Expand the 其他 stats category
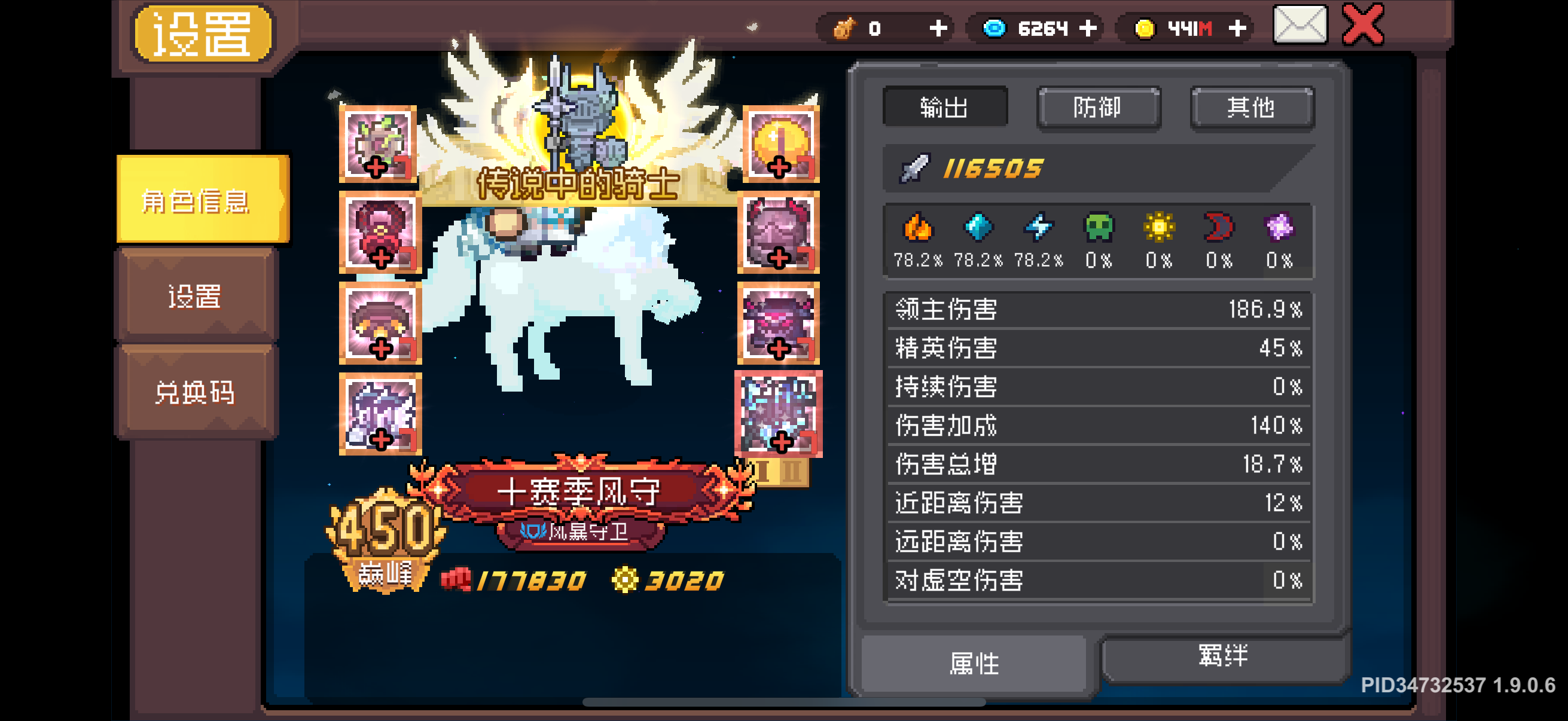This screenshot has width=1568, height=721. pos(1252,108)
